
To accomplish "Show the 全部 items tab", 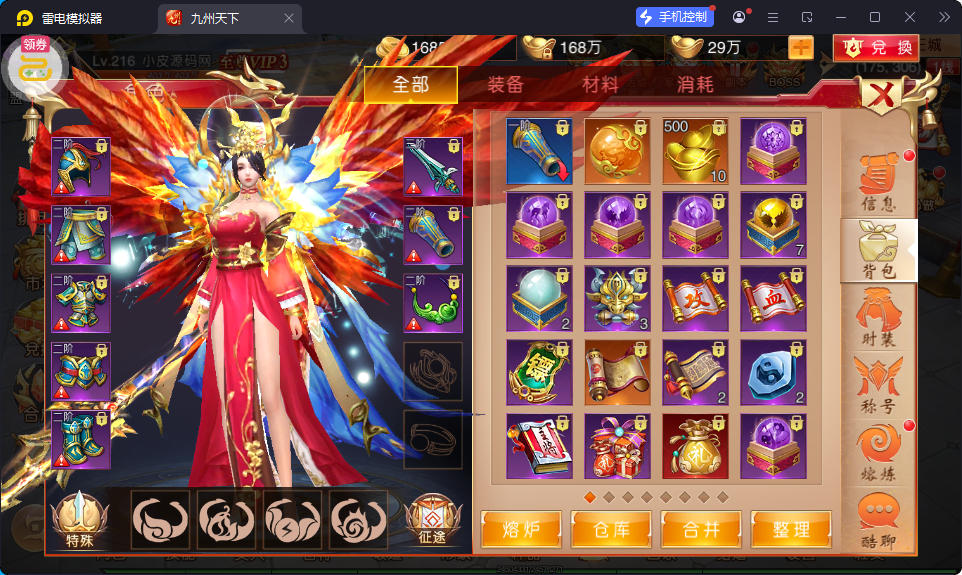I will point(410,85).
